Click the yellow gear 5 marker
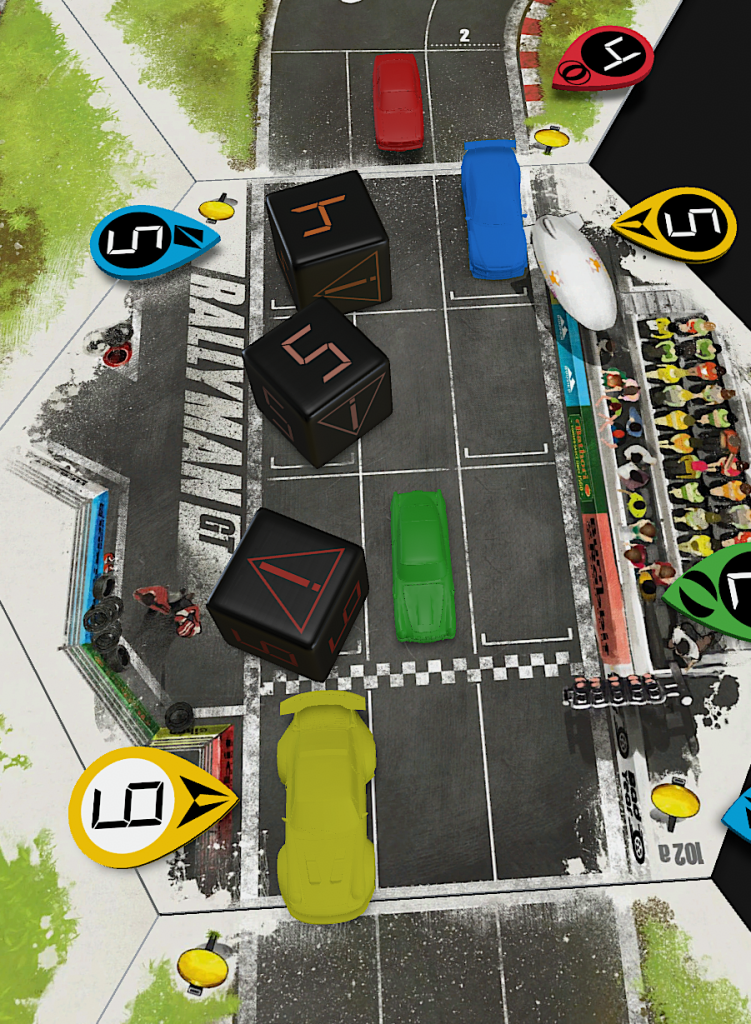The height and width of the screenshot is (1024, 751). pyautogui.click(x=678, y=226)
